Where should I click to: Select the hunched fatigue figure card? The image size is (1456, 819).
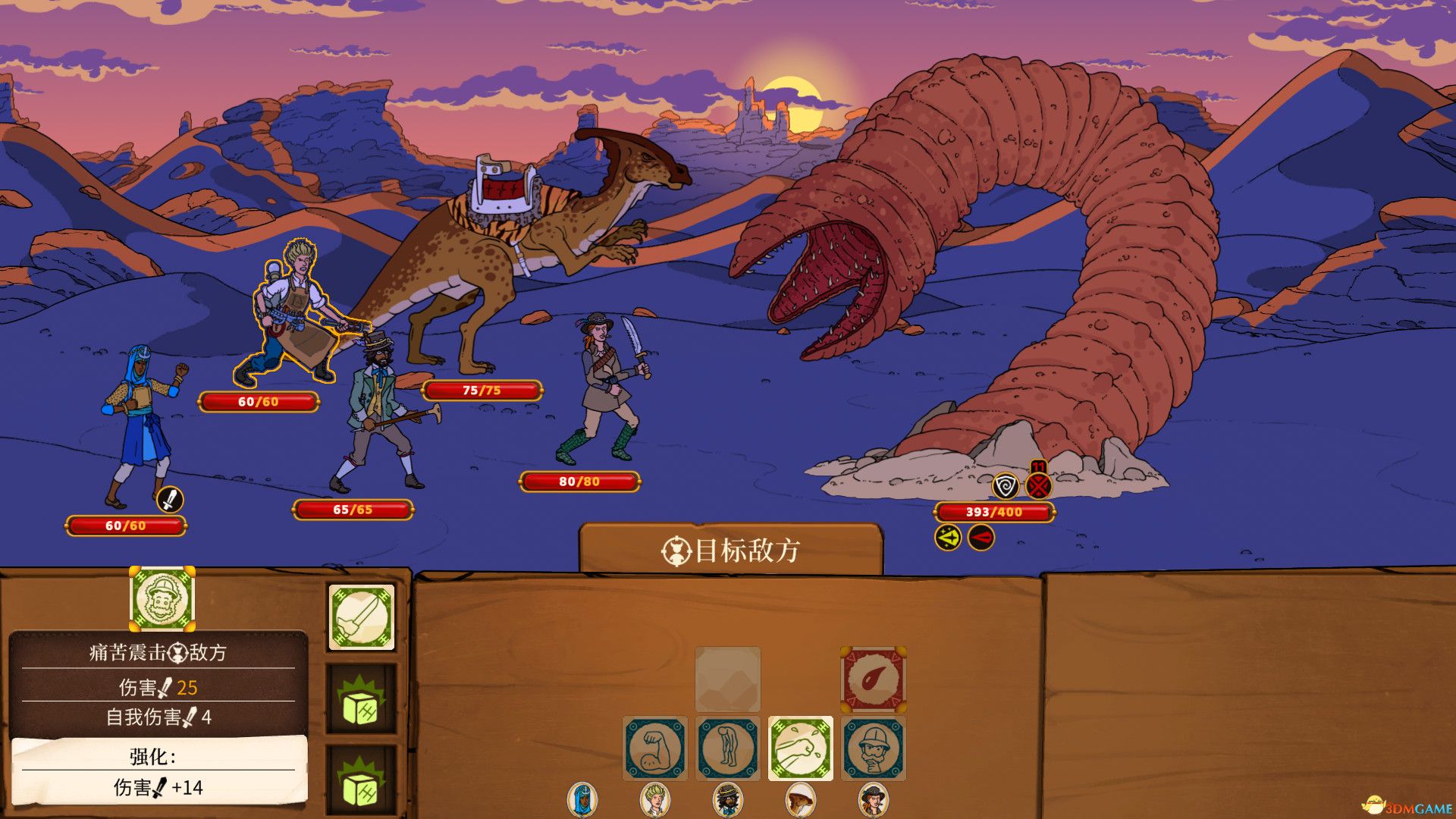(728, 747)
